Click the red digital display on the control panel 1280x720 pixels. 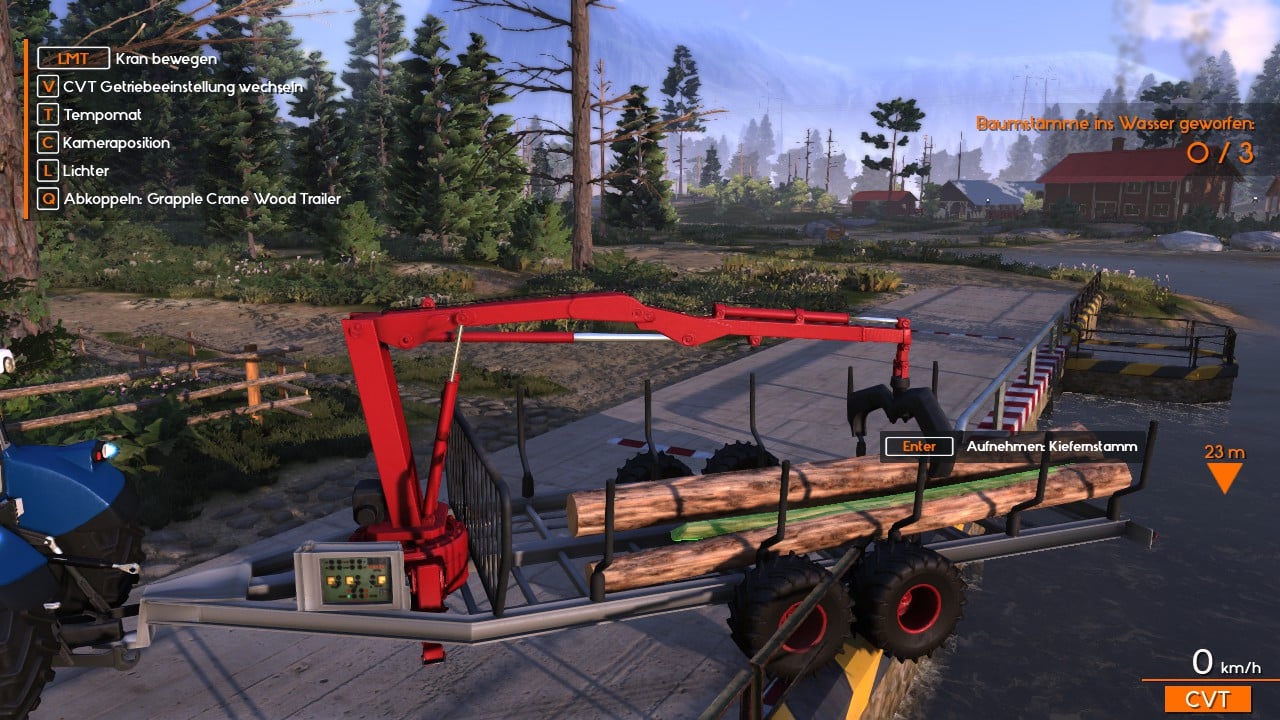377,566
